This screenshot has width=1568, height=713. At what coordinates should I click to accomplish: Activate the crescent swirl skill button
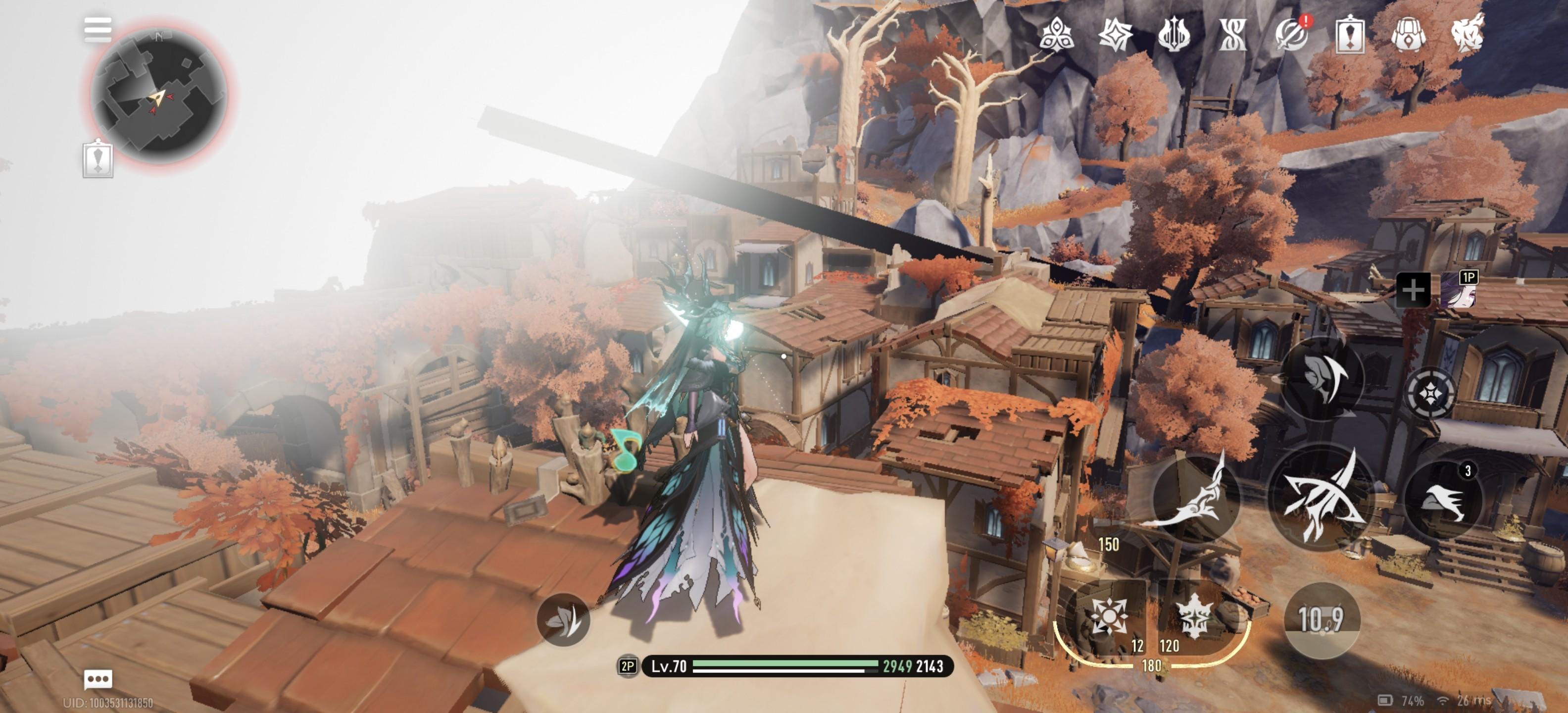coord(1322,377)
